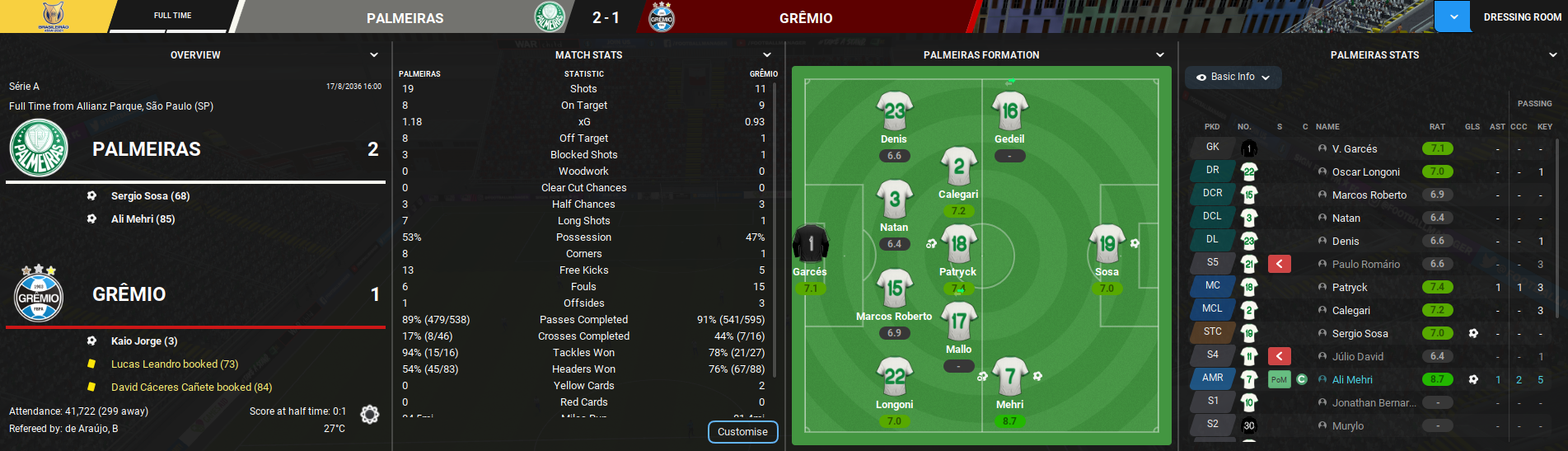Screen dimensions: 1568x451
Task: Open the Palmeiras team name in overview
Action: click(147, 149)
